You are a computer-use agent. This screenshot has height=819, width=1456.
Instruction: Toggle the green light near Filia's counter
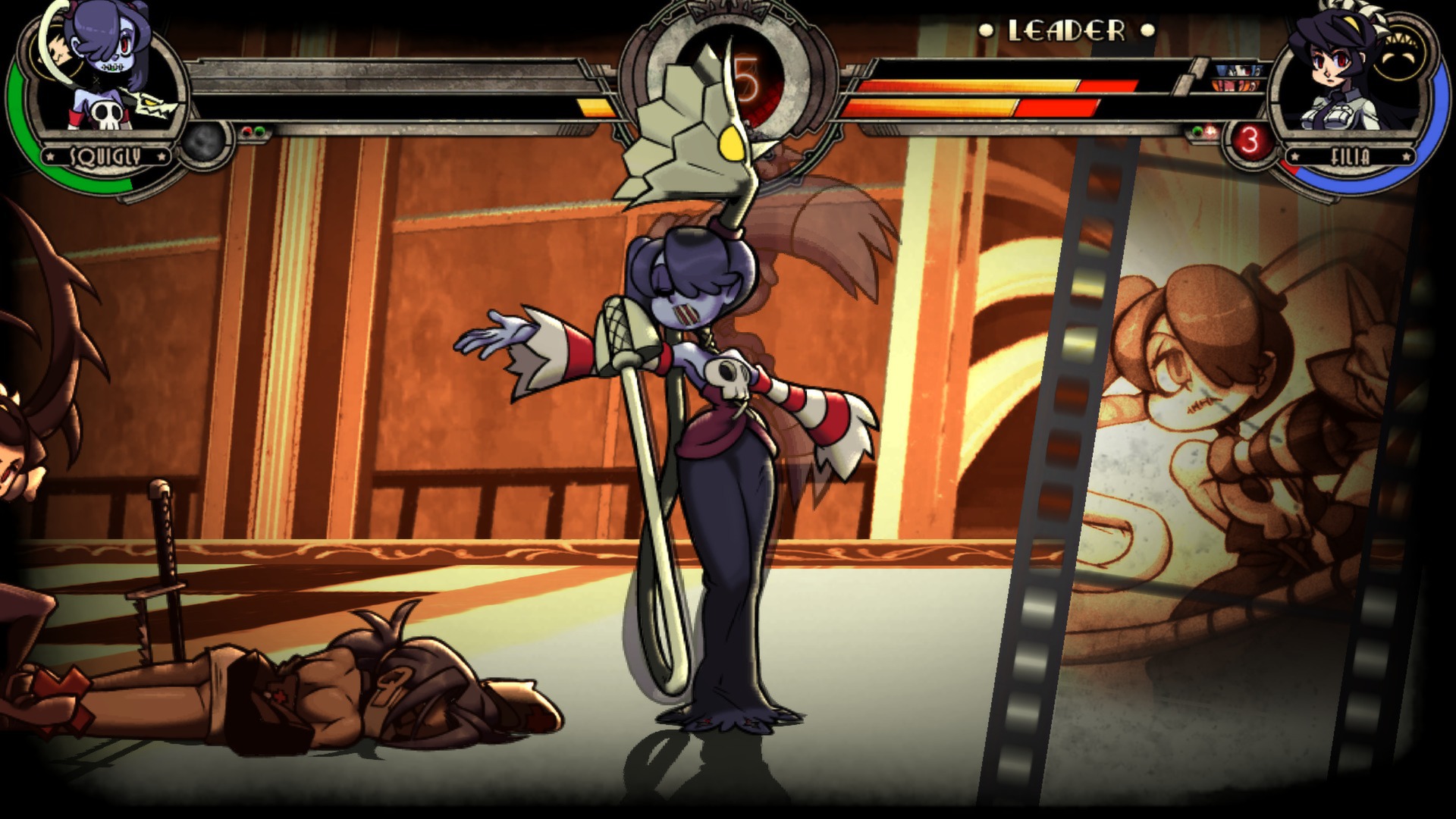click(1197, 132)
